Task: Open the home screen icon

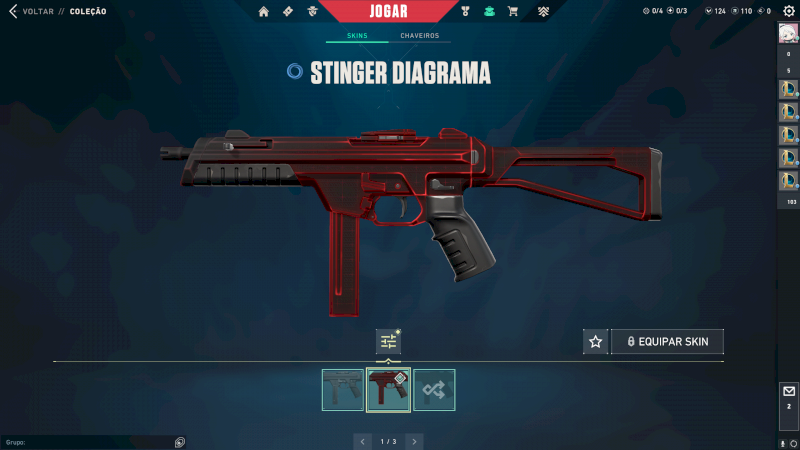Action: (x=264, y=11)
